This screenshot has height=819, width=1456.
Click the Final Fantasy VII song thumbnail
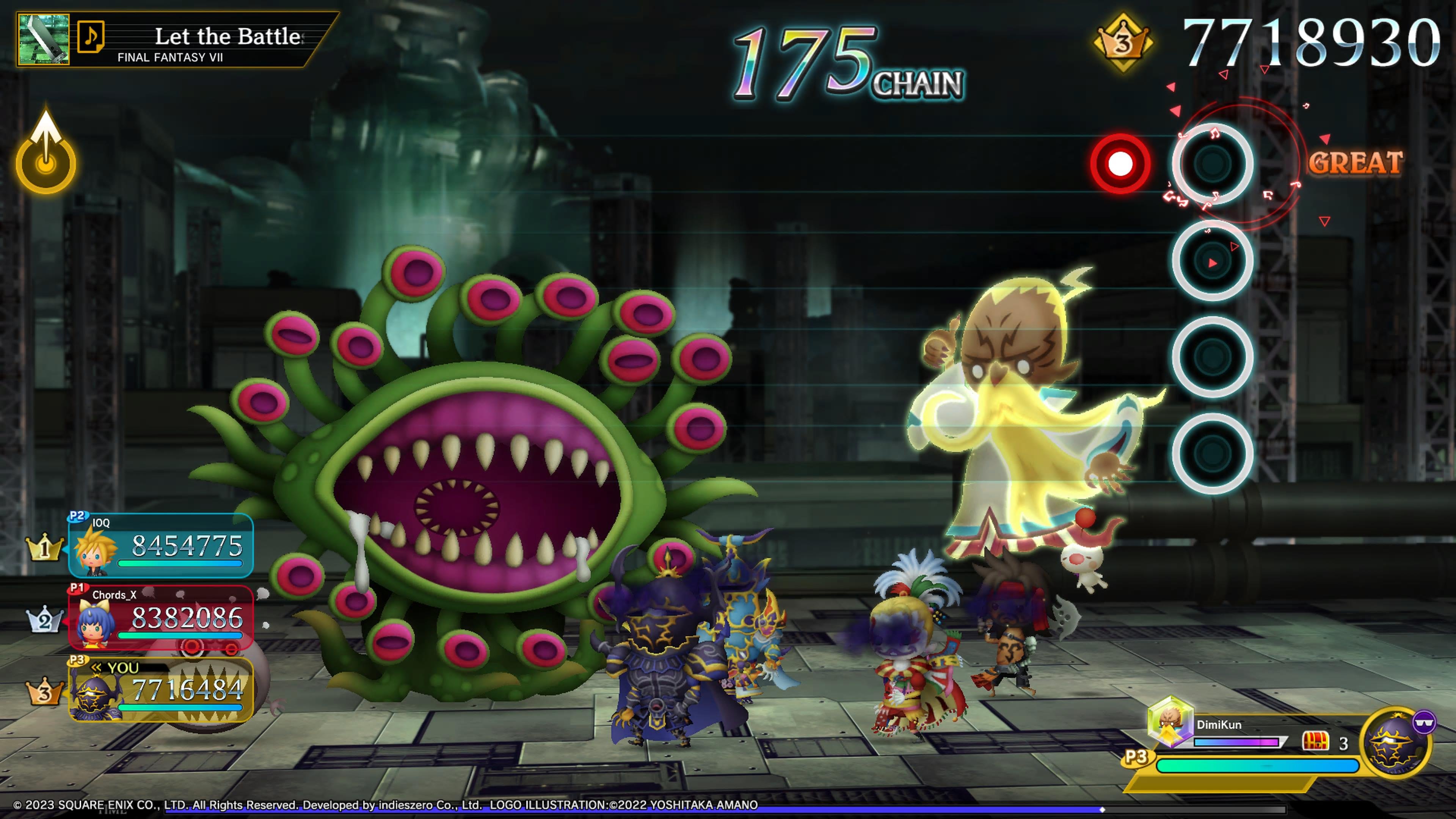pyautogui.click(x=44, y=39)
